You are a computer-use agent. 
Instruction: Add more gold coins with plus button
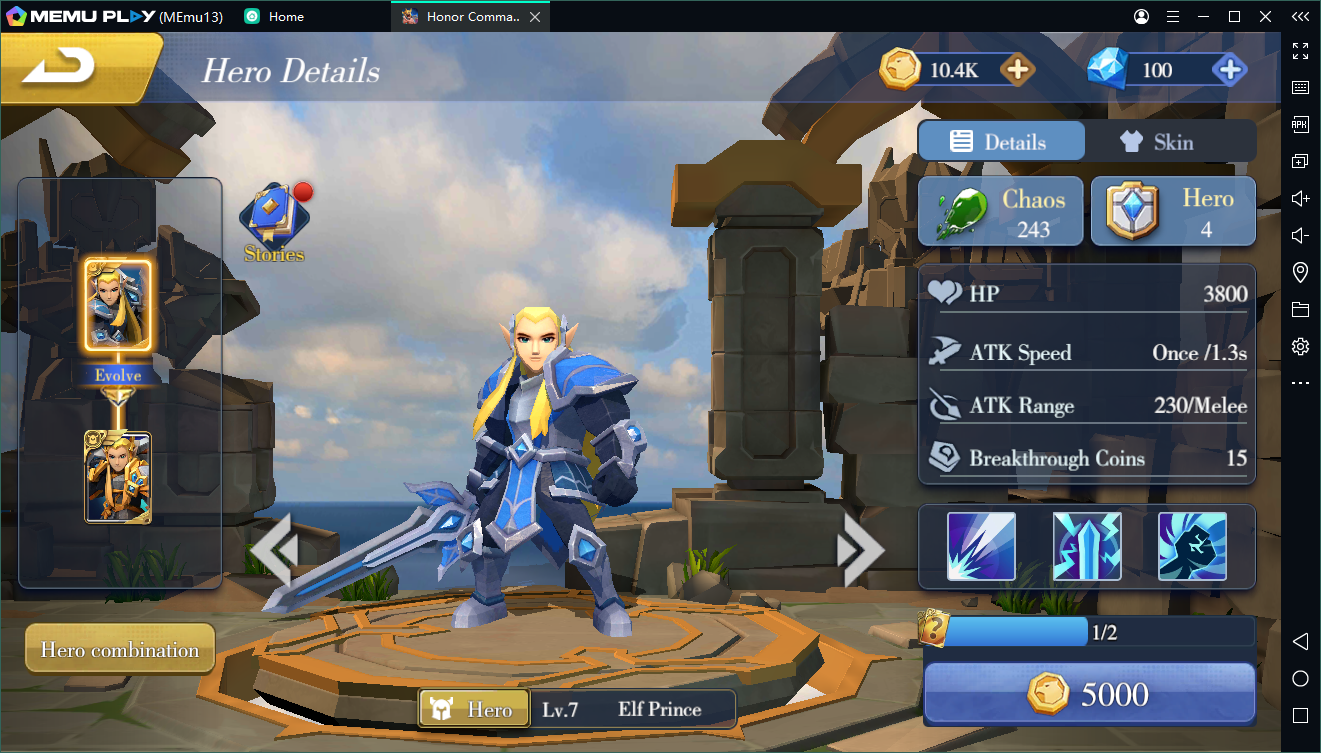1017,70
